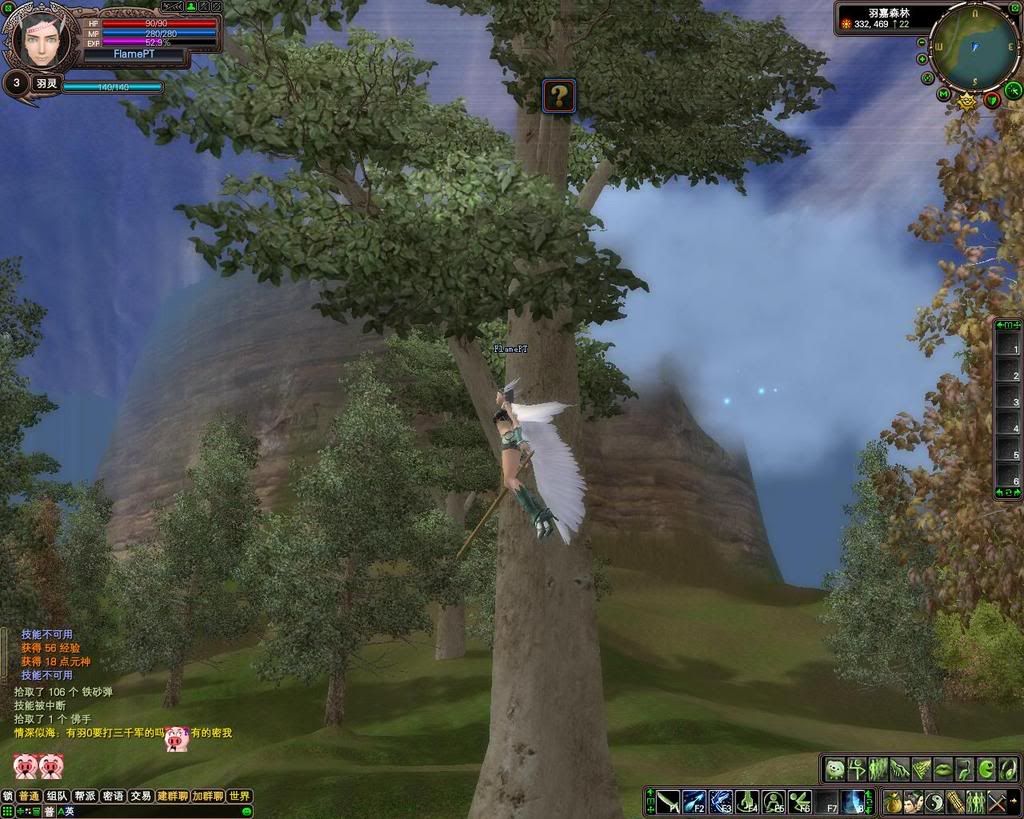Open the inventory bag icon

[x=892, y=802]
